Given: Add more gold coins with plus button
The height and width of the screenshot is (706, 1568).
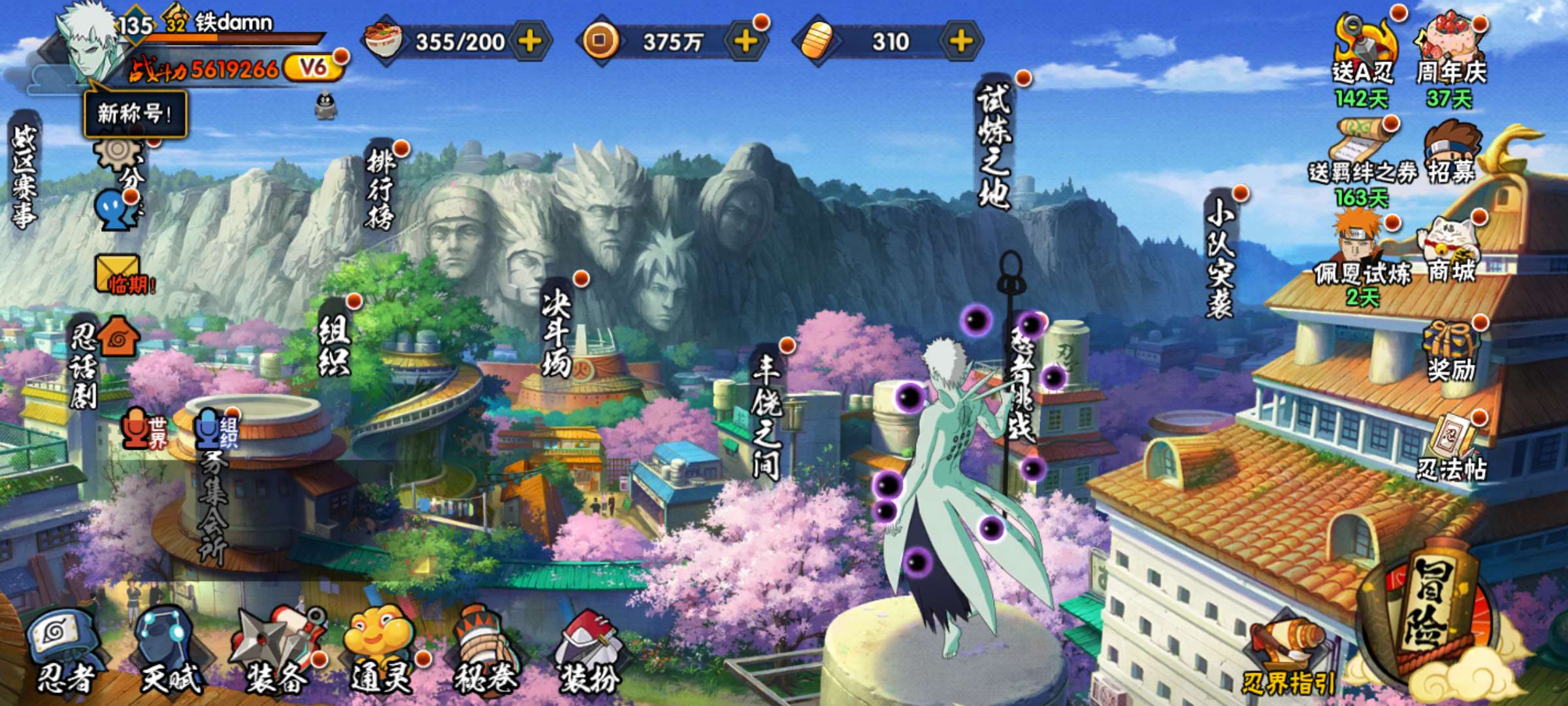Looking at the screenshot, I should 745,41.
